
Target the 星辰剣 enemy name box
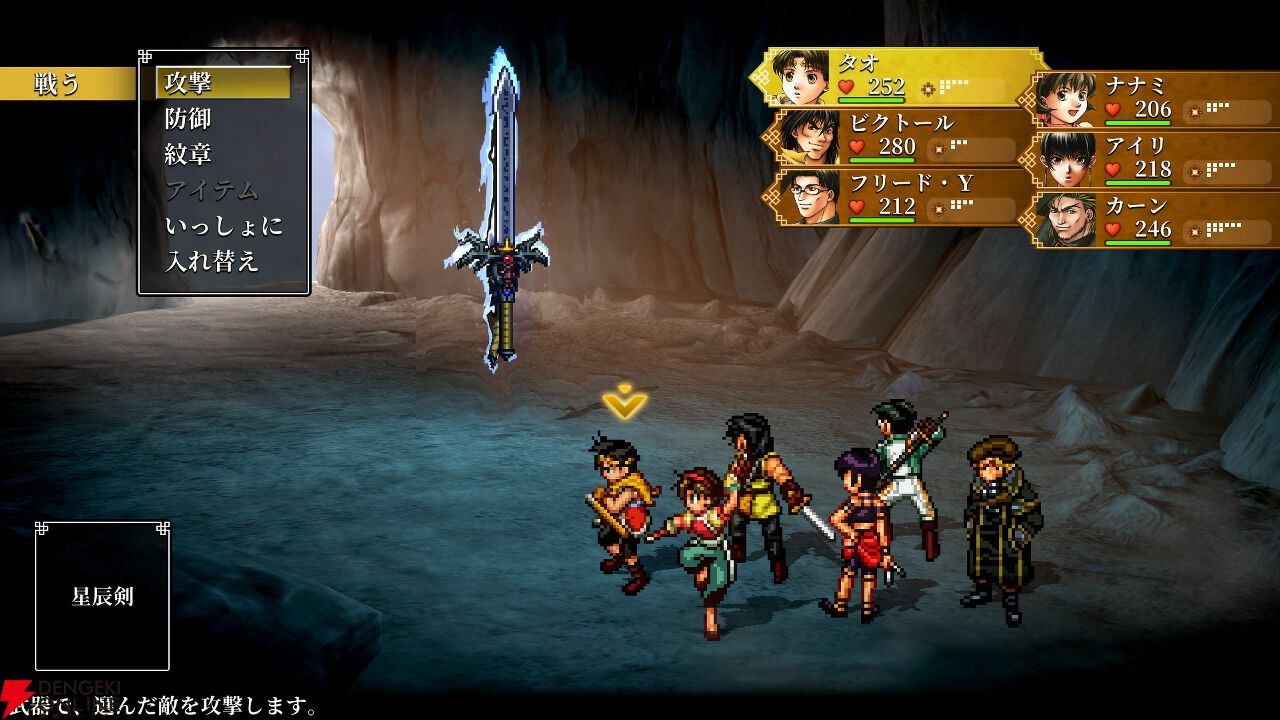point(102,597)
